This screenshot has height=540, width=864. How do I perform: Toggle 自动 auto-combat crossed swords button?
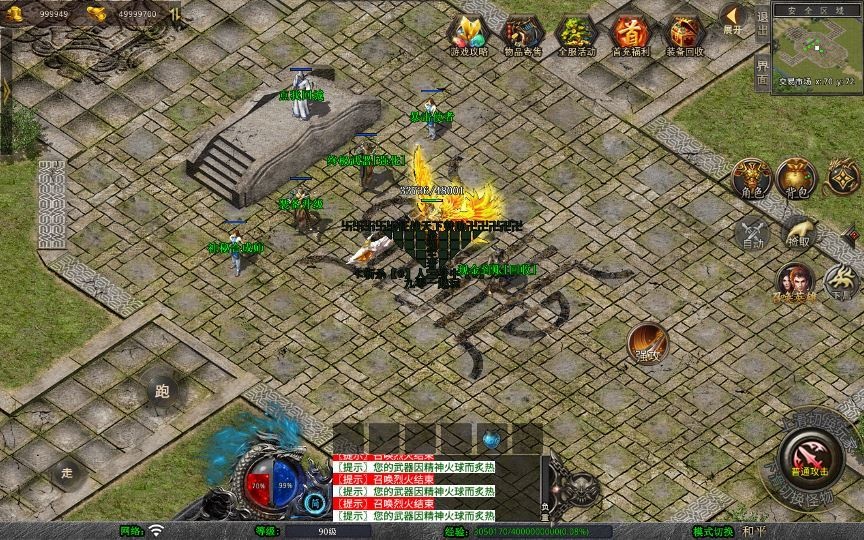[751, 233]
